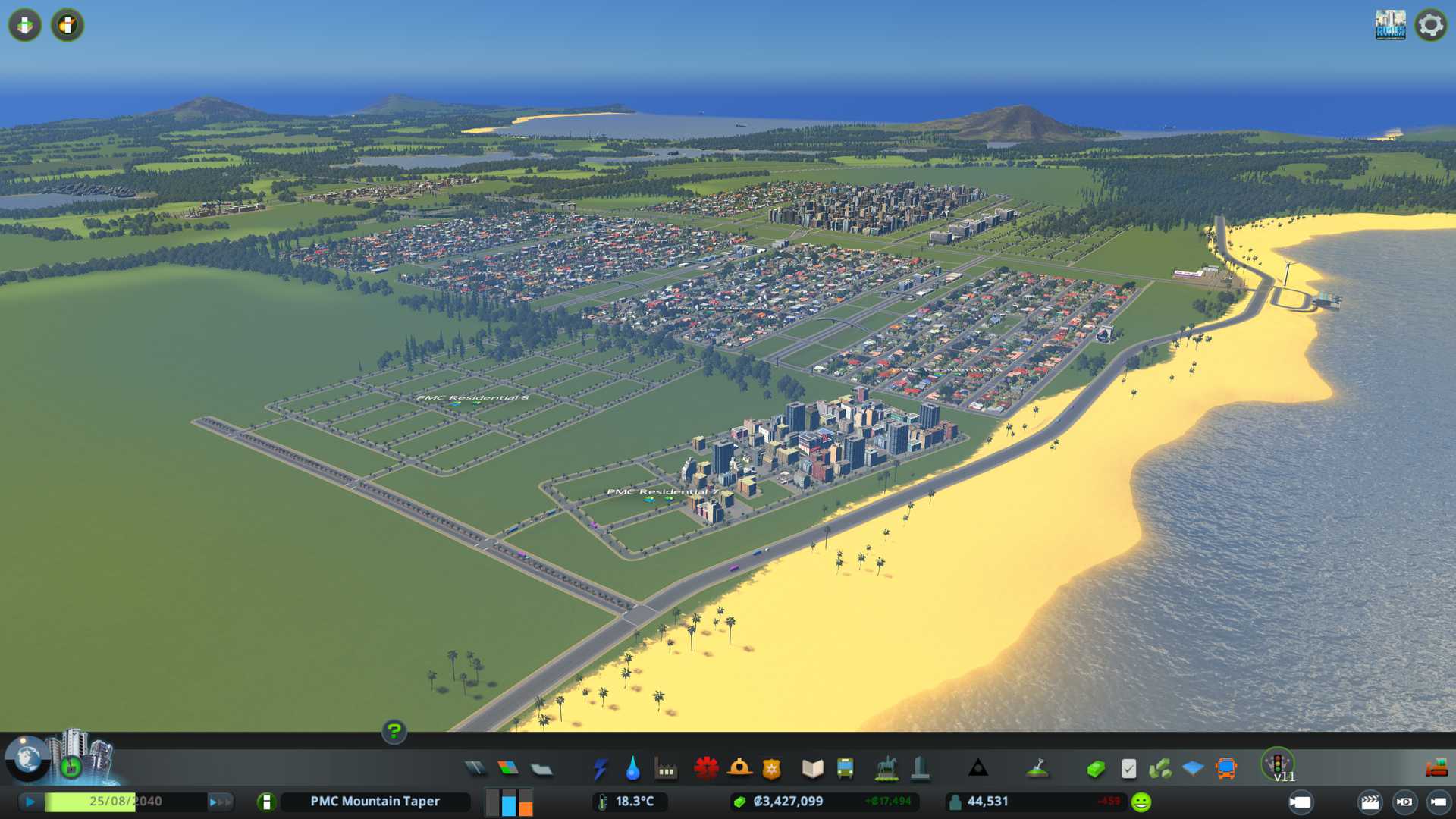Image resolution: width=1456 pixels, height=819 pixels.
Task: Open the zoning demand RCI bars
Action: coord(509,802)
